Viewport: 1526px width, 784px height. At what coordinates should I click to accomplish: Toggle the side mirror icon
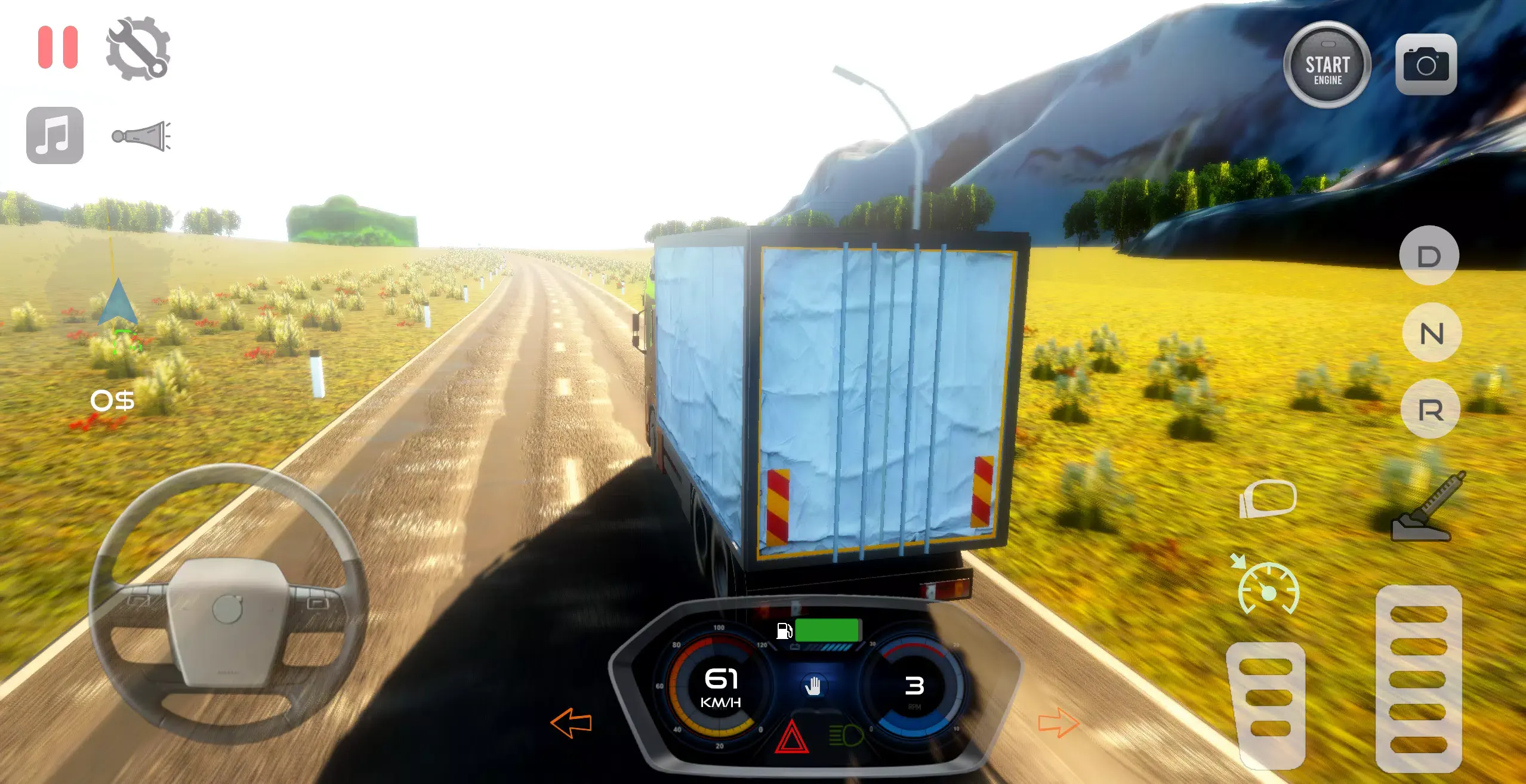click(1268, 499)
